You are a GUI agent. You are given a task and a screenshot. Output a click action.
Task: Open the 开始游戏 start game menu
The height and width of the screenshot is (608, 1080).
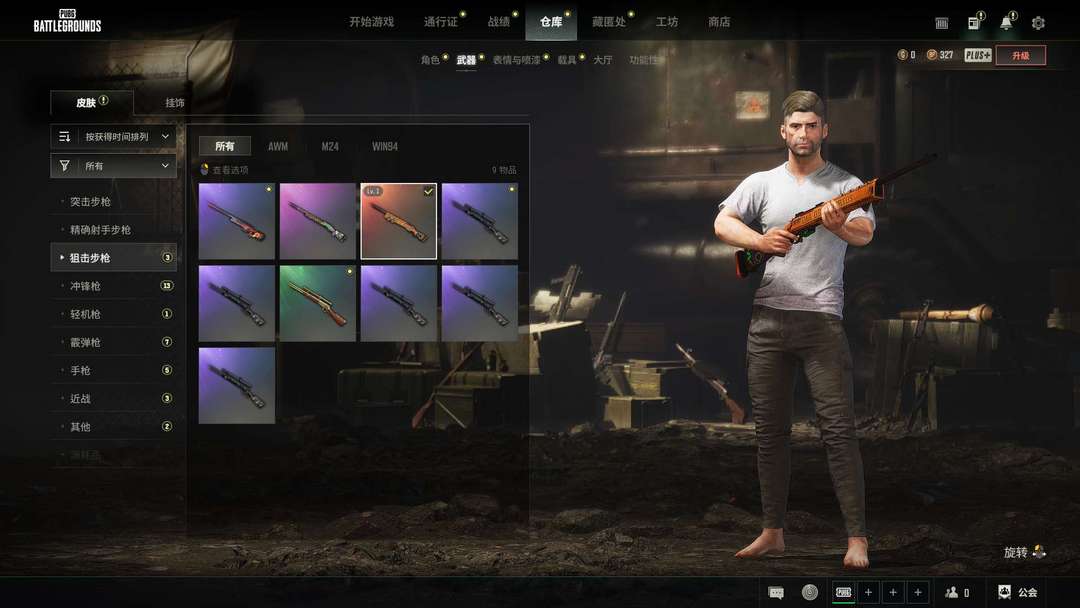(371, 22)
